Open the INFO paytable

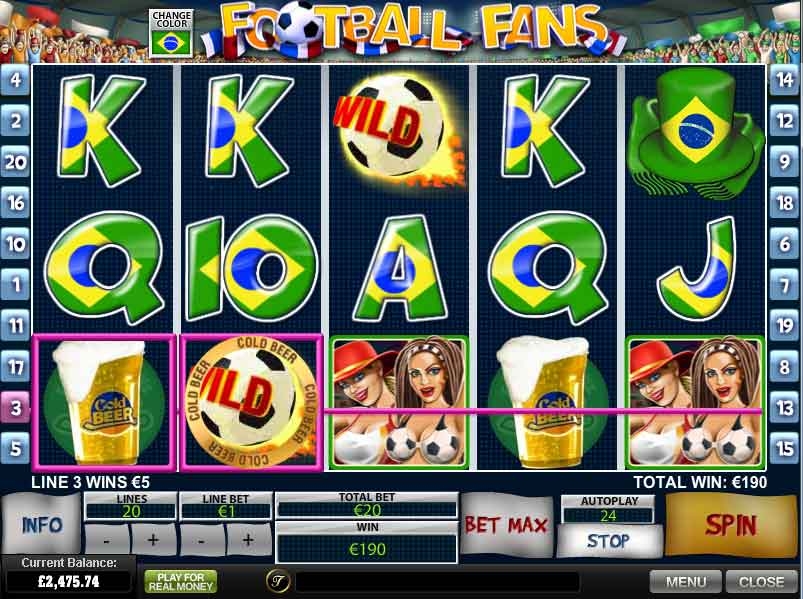[x=41, y=524]
